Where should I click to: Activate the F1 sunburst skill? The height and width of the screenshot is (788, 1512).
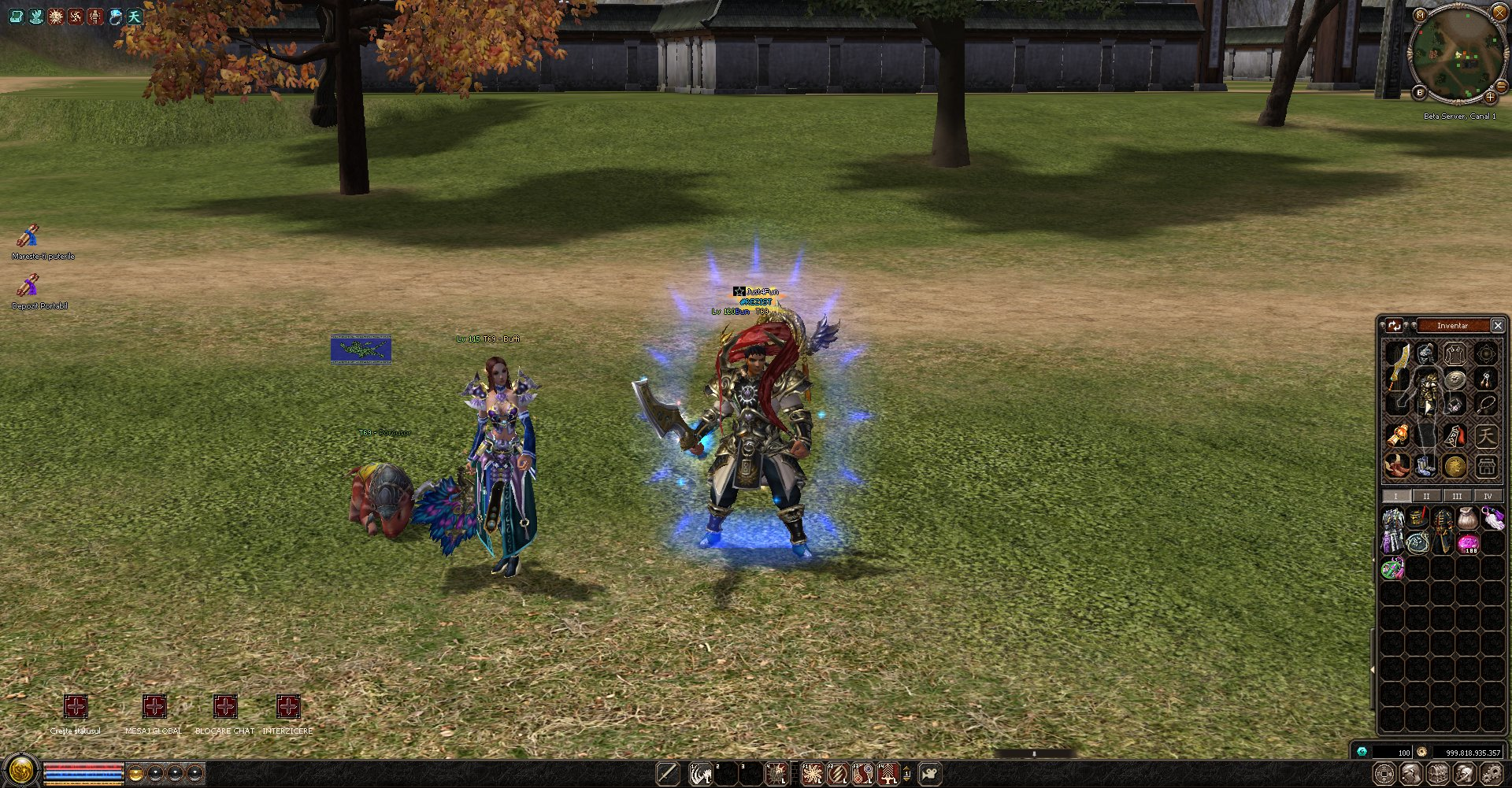tap(813, 774)
